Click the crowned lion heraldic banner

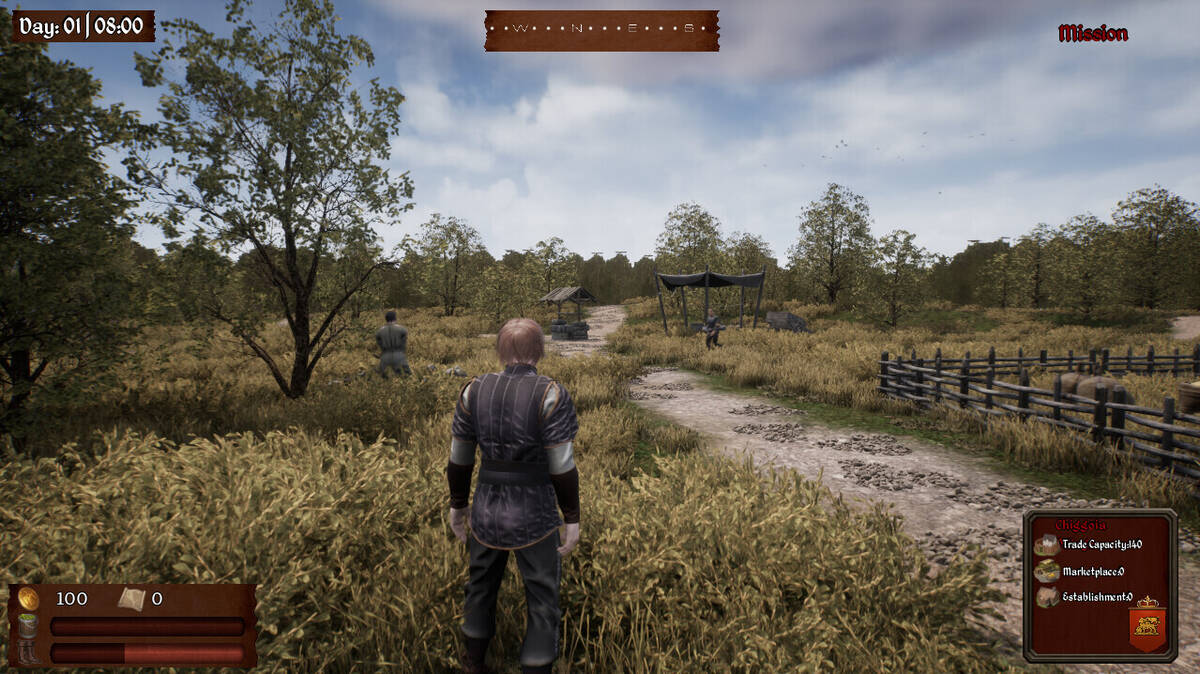pos(1147,624)
